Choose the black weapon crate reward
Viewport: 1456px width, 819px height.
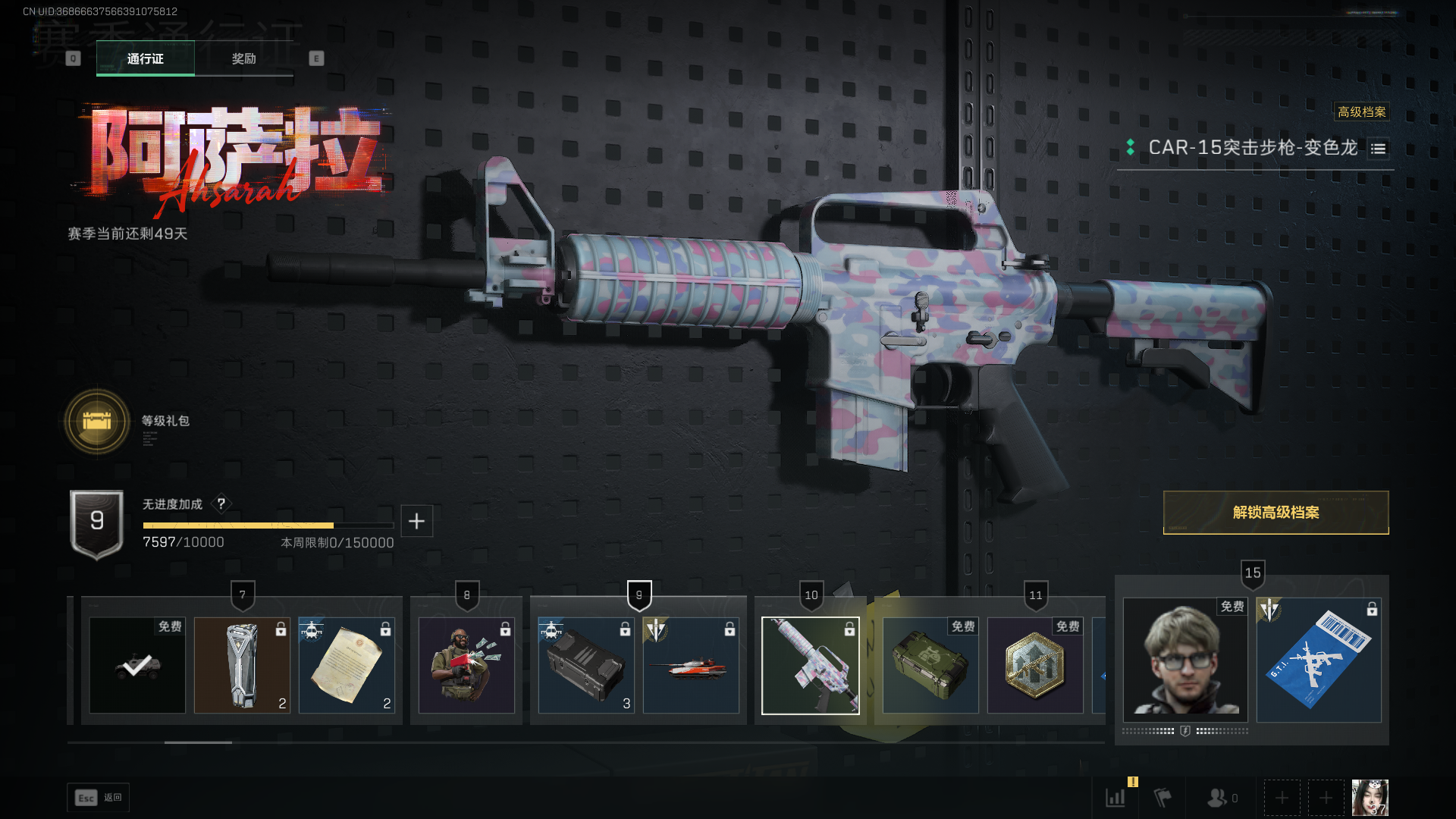click(585, 665)
